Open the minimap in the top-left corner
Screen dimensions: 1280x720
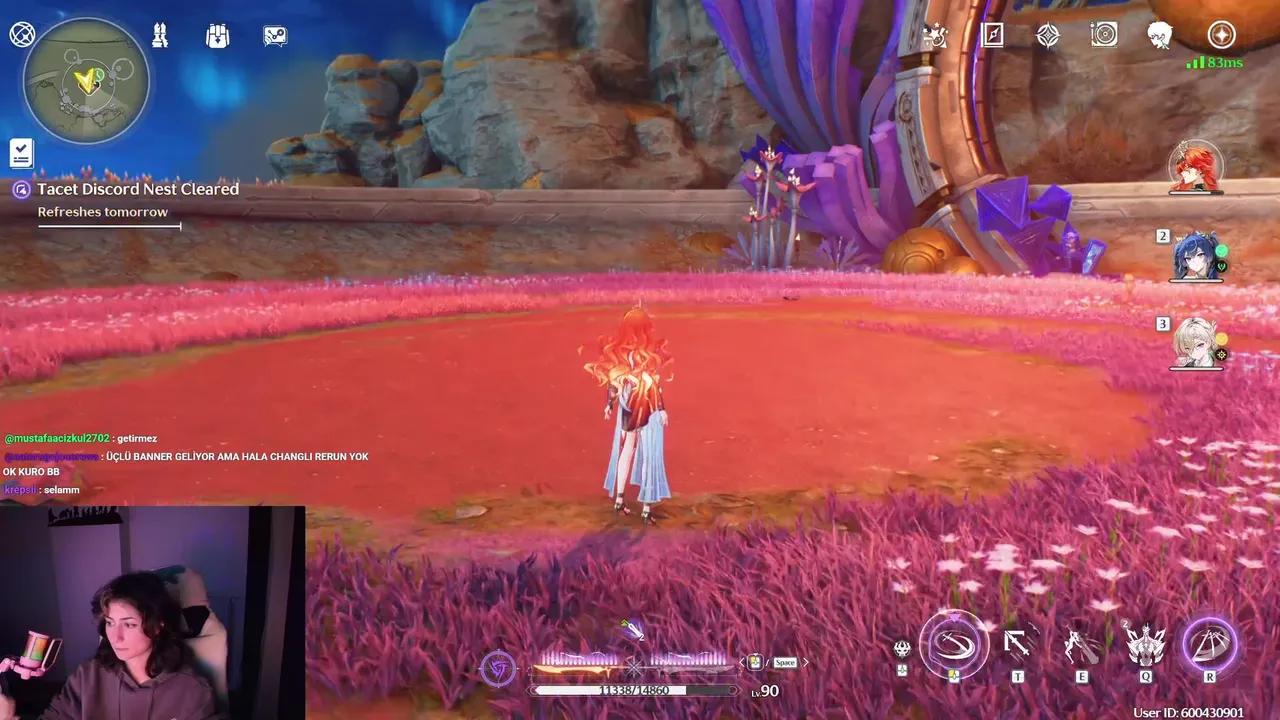pos(85,82)
